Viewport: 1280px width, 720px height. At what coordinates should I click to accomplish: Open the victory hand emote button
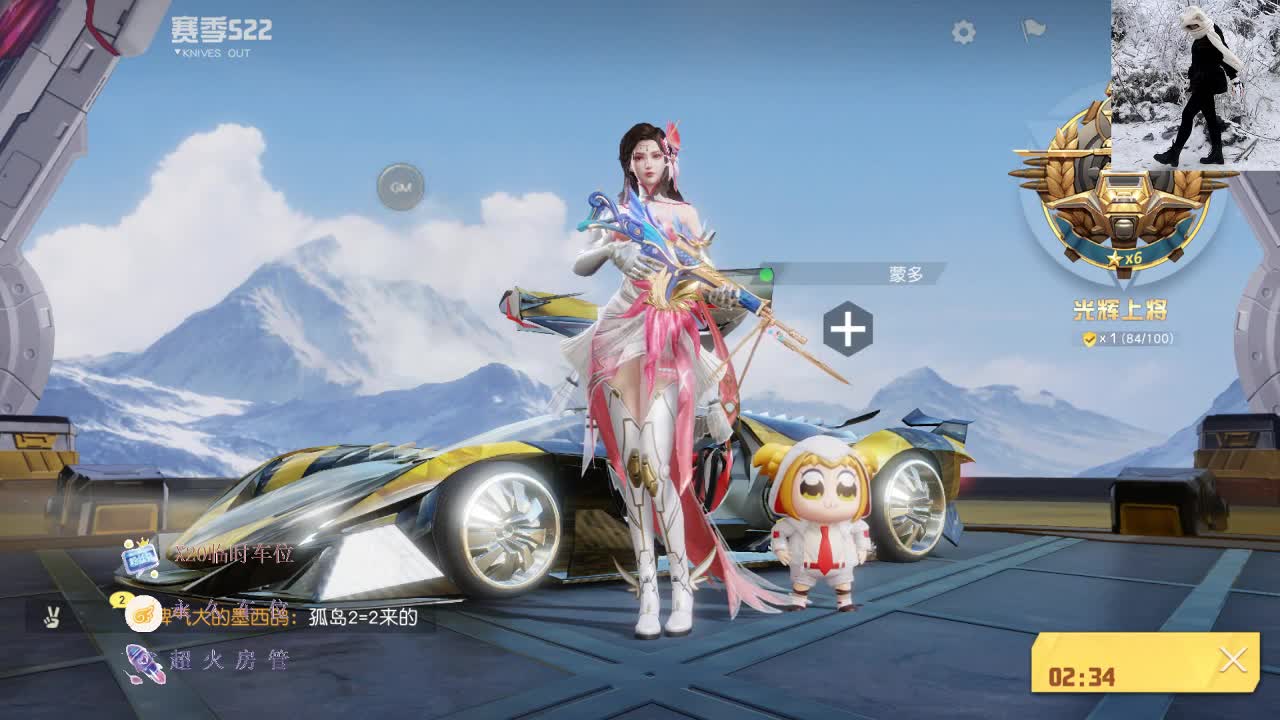coord(51,617)
